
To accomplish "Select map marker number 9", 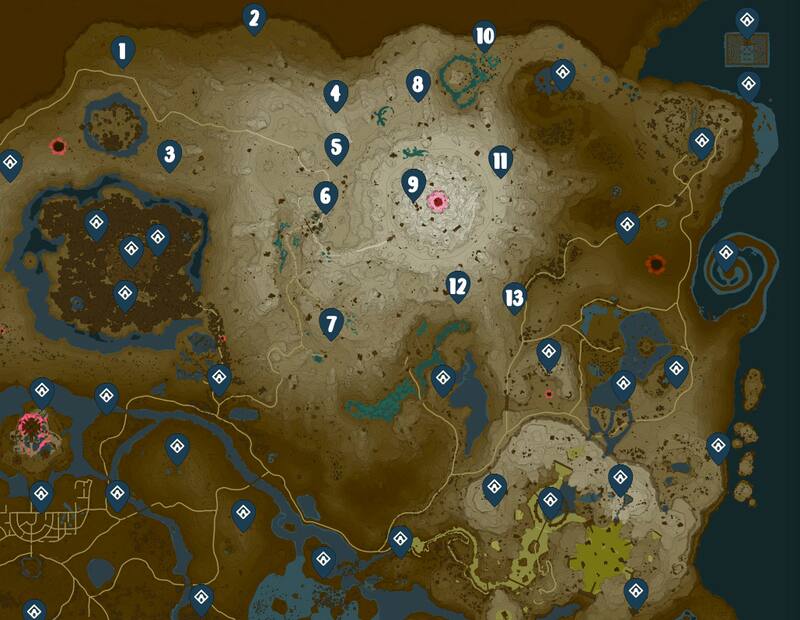I will click(x=412, y=184).
